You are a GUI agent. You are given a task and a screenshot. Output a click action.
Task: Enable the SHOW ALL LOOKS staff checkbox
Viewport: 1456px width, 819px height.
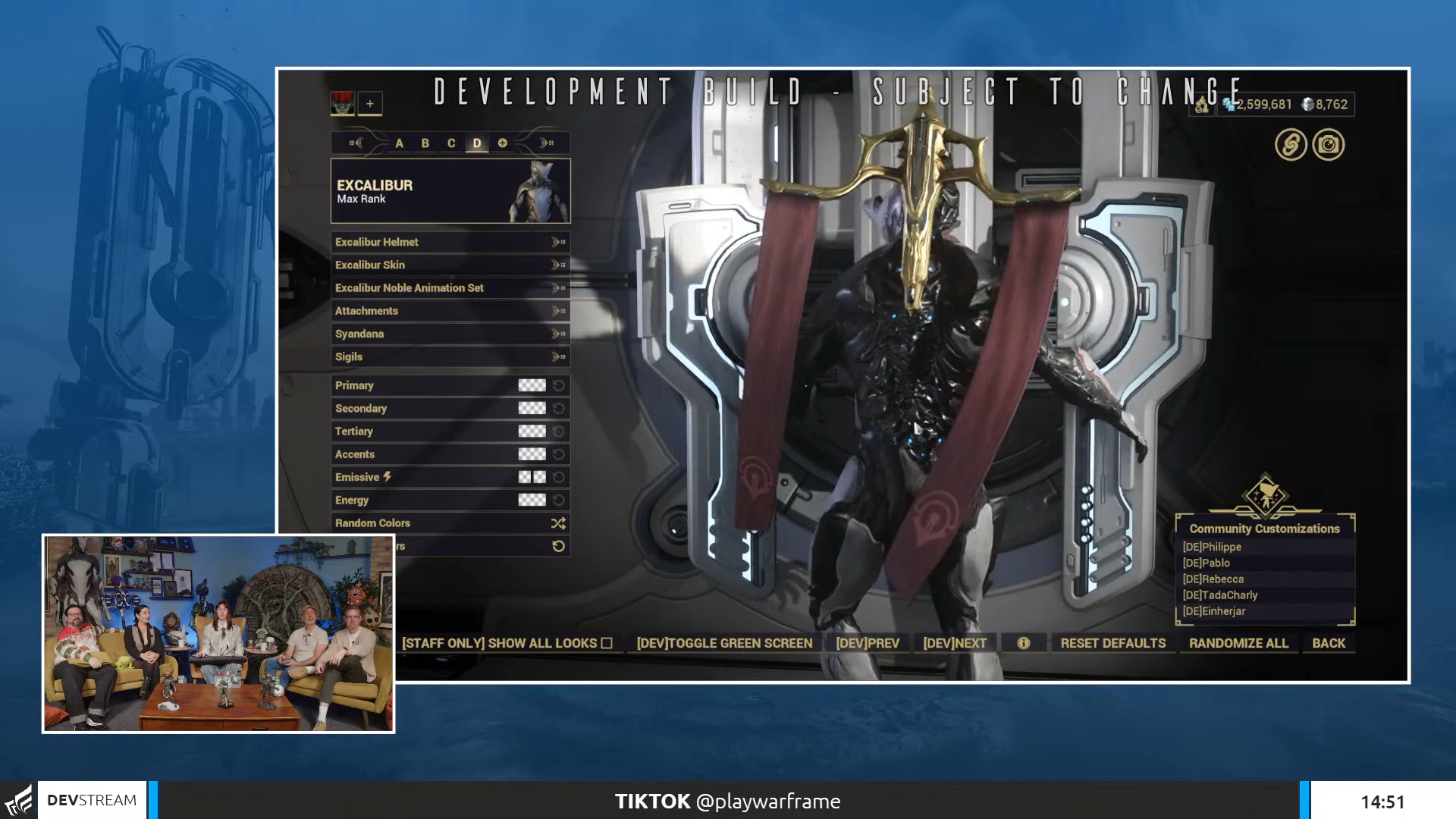coord(607,642)
